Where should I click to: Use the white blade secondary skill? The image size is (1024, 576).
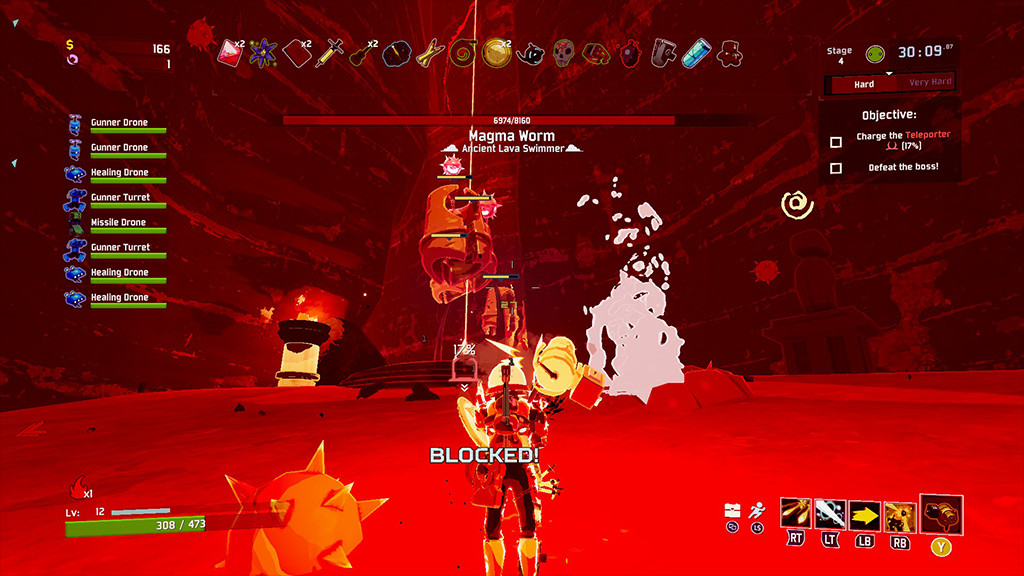(x=830, y=514)
